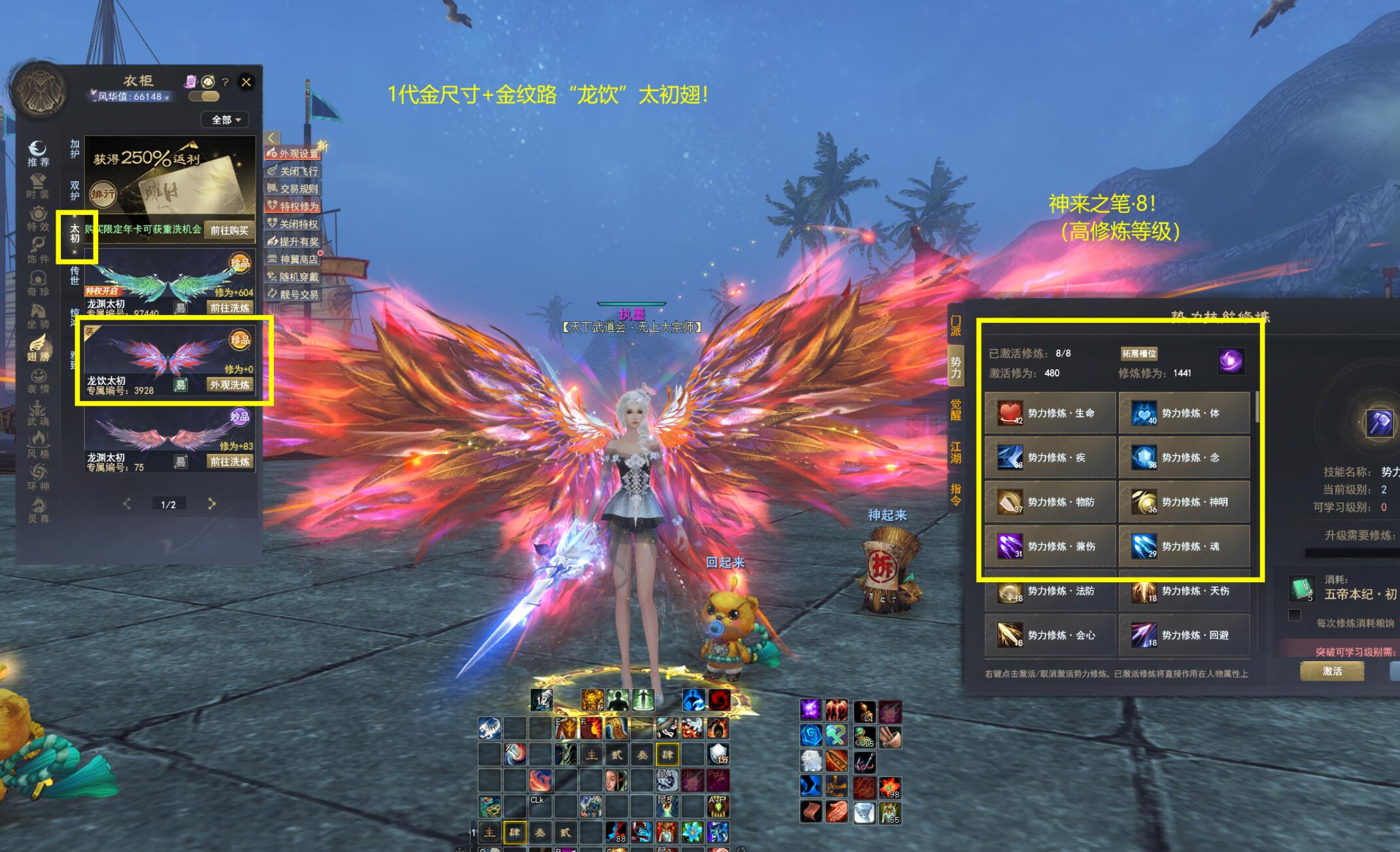Click the 拓展槽位 button

click(1139, 353)
